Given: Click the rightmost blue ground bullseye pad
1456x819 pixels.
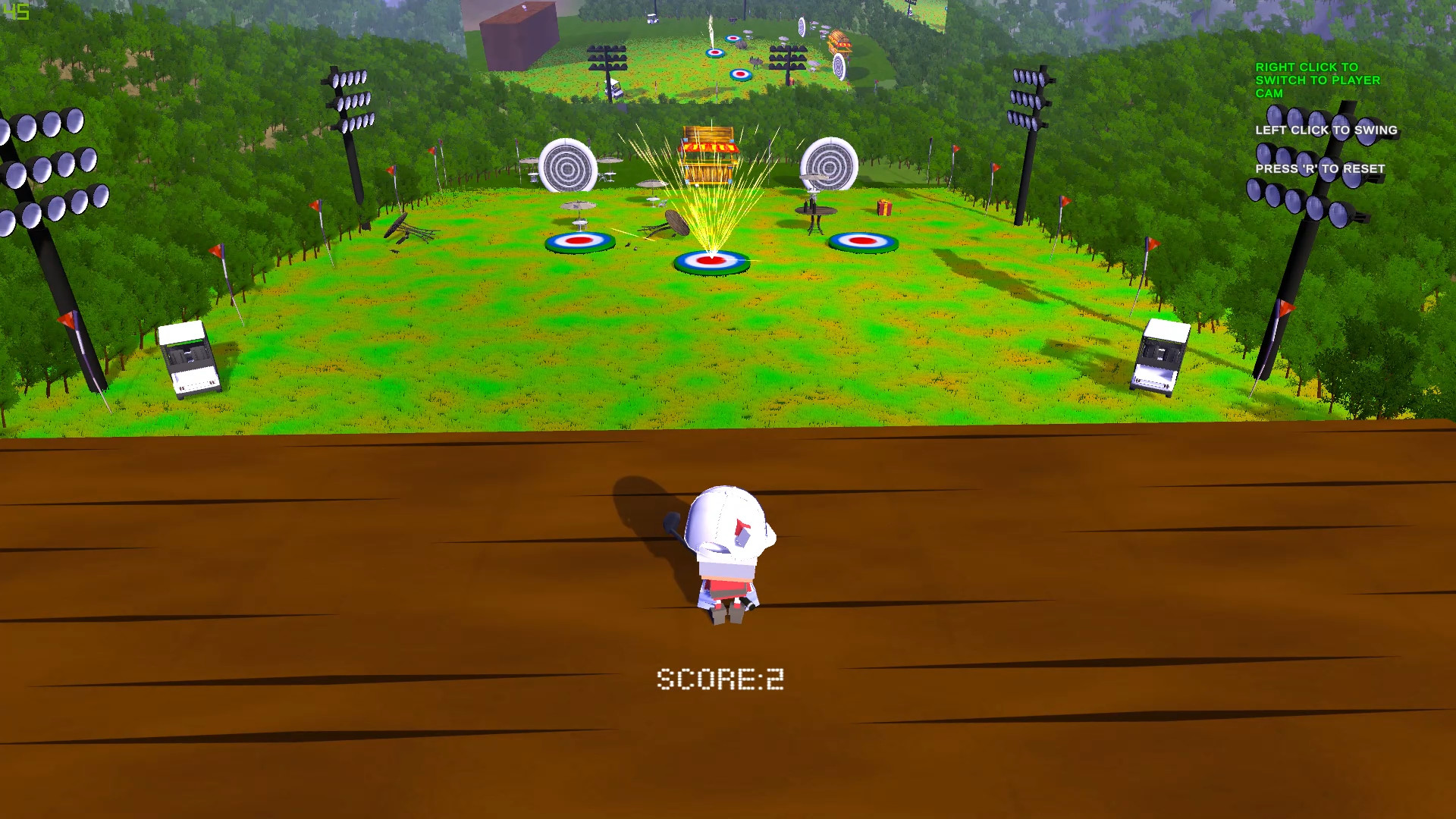Looking at the screenshot, I should (x=862, y=241).
